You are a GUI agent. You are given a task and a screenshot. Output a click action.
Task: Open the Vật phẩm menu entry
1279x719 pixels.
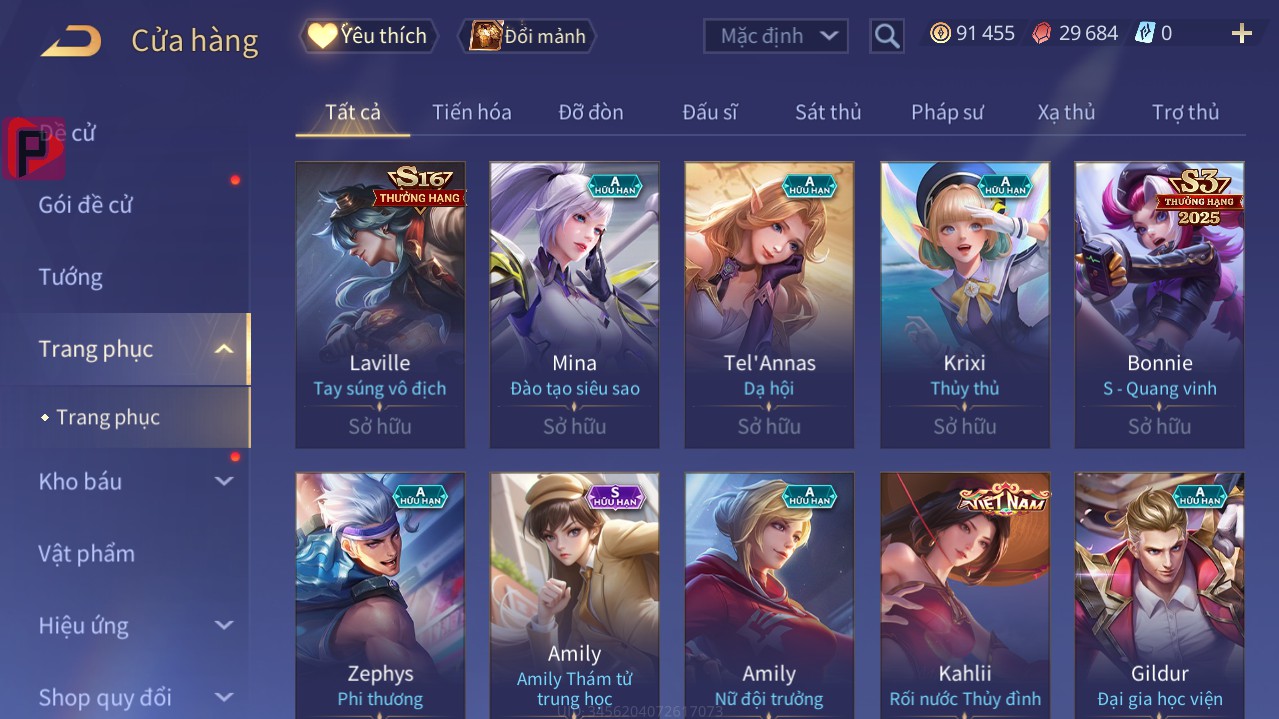pos(86,553)
